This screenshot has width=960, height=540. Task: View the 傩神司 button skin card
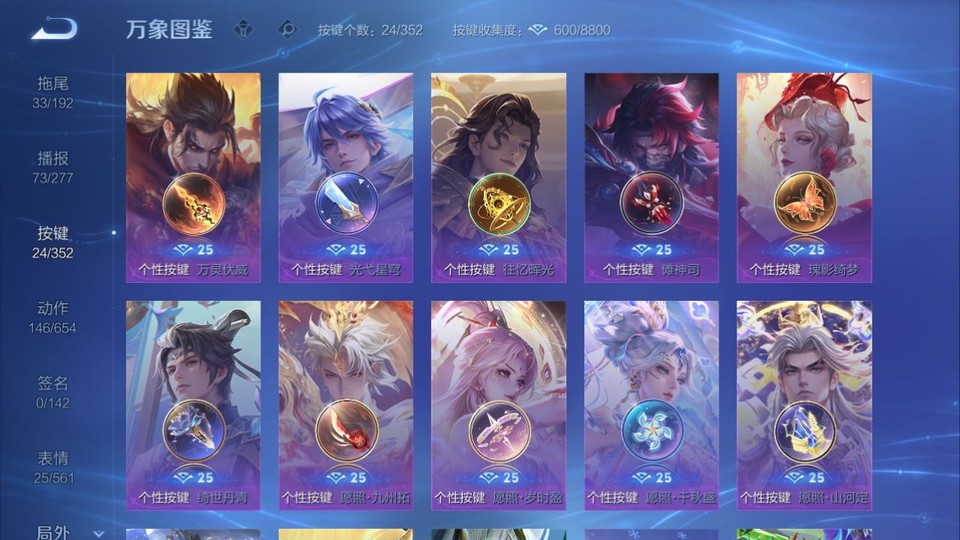(651, 177)
